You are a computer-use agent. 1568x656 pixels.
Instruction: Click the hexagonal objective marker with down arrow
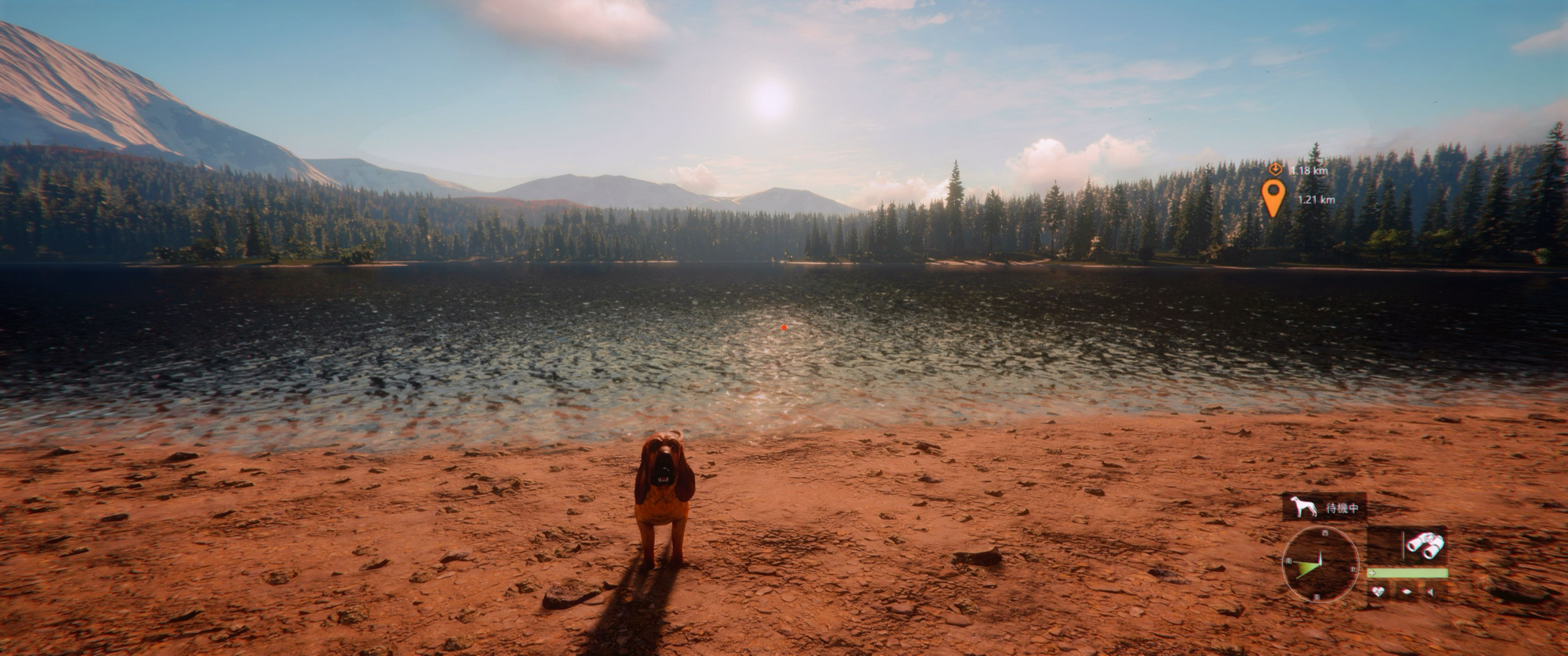pos(1274,169)
